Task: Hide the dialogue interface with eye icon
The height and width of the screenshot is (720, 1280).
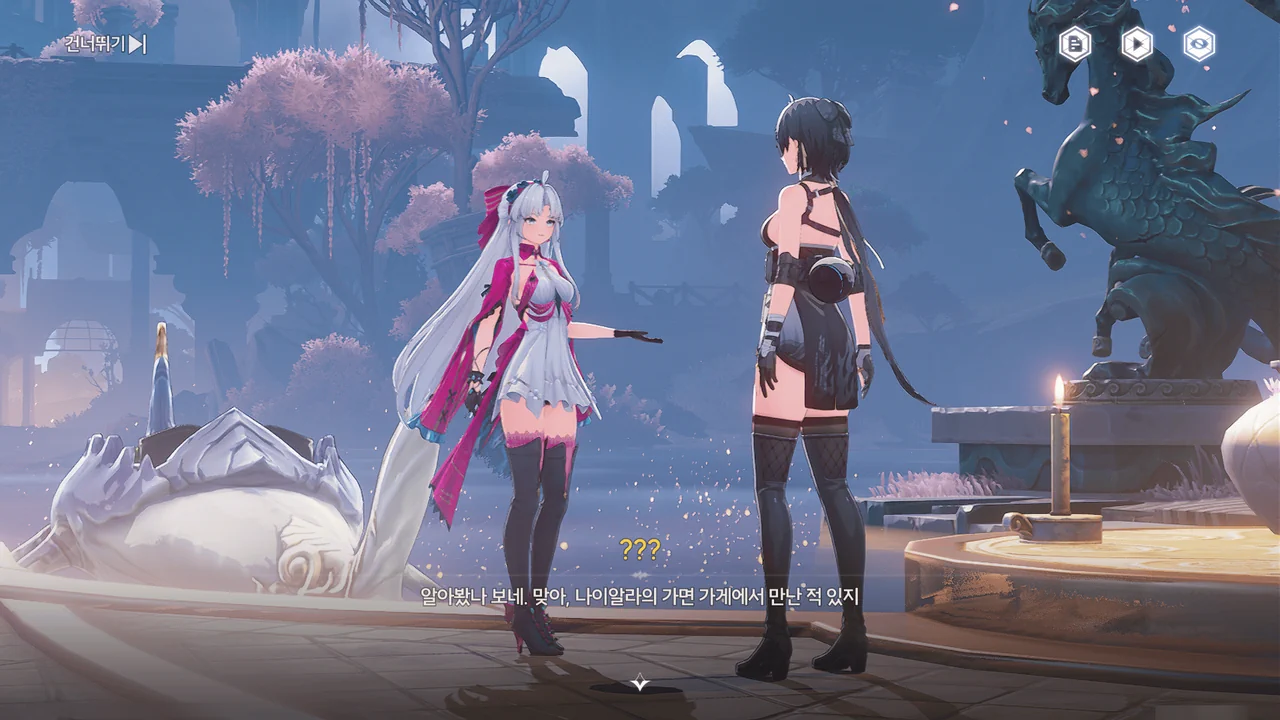Action: click(x=1198, y=44)
